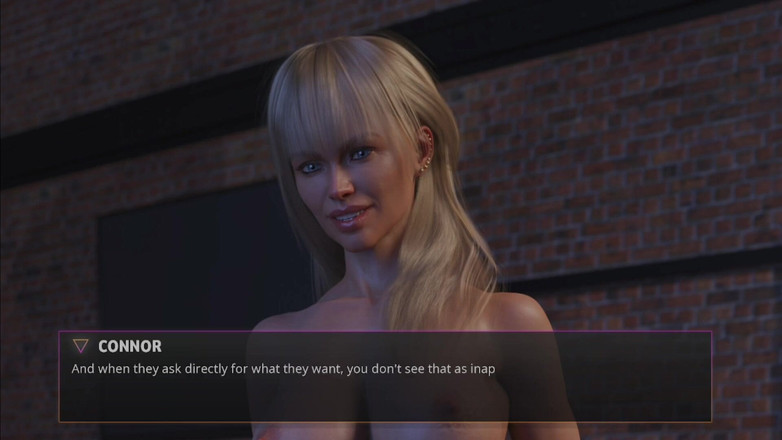This screenshot has height=440, width=782.
Task: Click the triangle icon beside the CONNOR name
Action: click(x=81, y=346)
